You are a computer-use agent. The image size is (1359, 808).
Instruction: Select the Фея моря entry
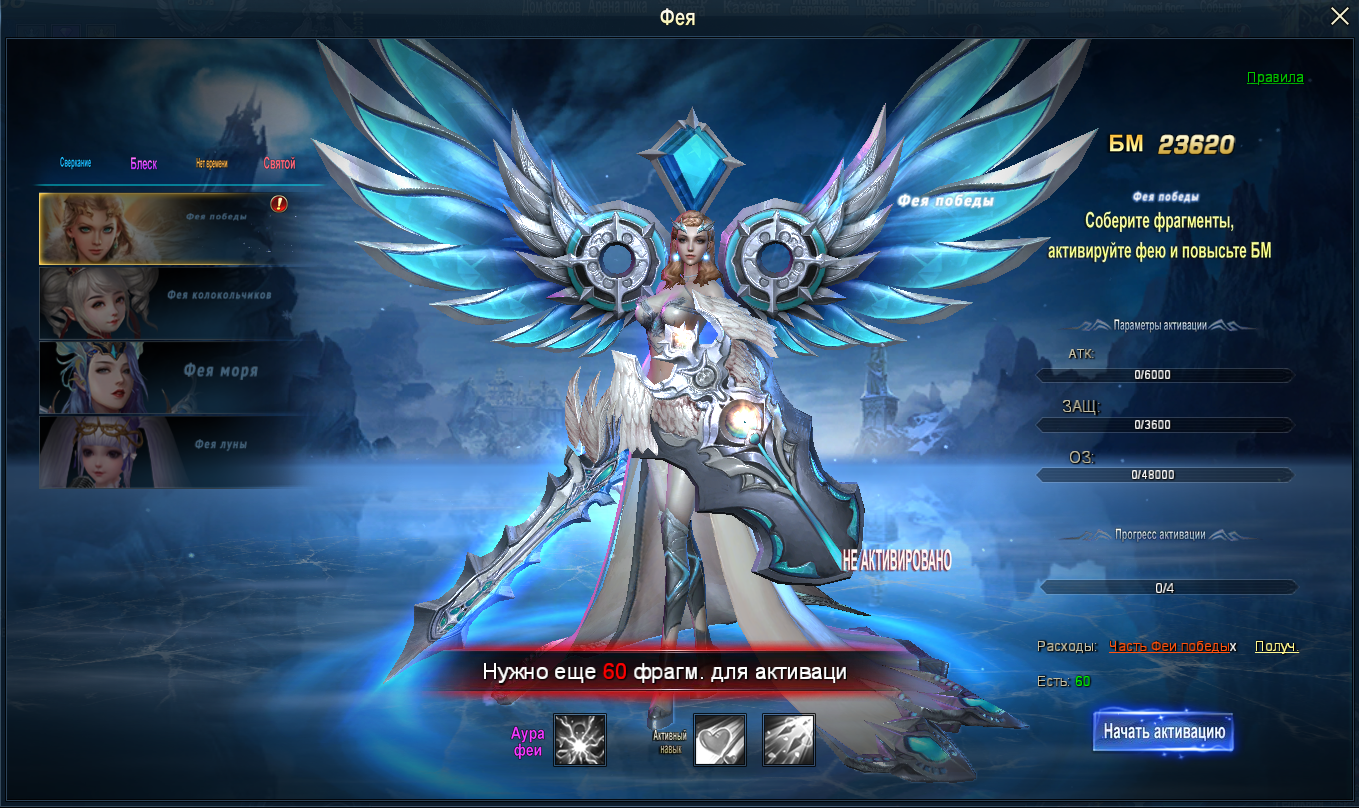tap(170, 376)
